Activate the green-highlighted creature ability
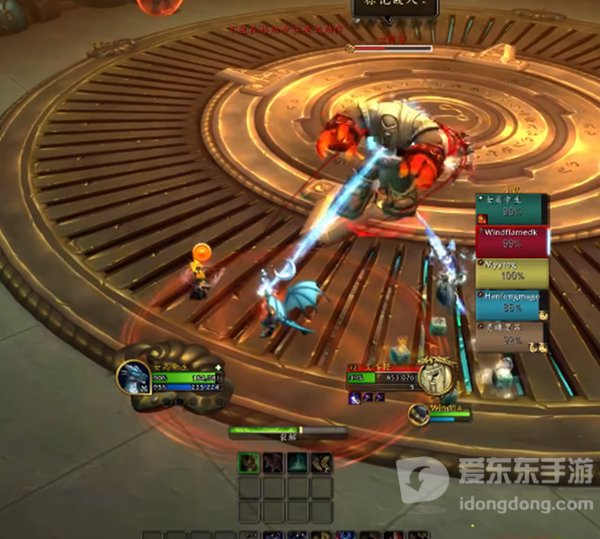 (249, 463)
